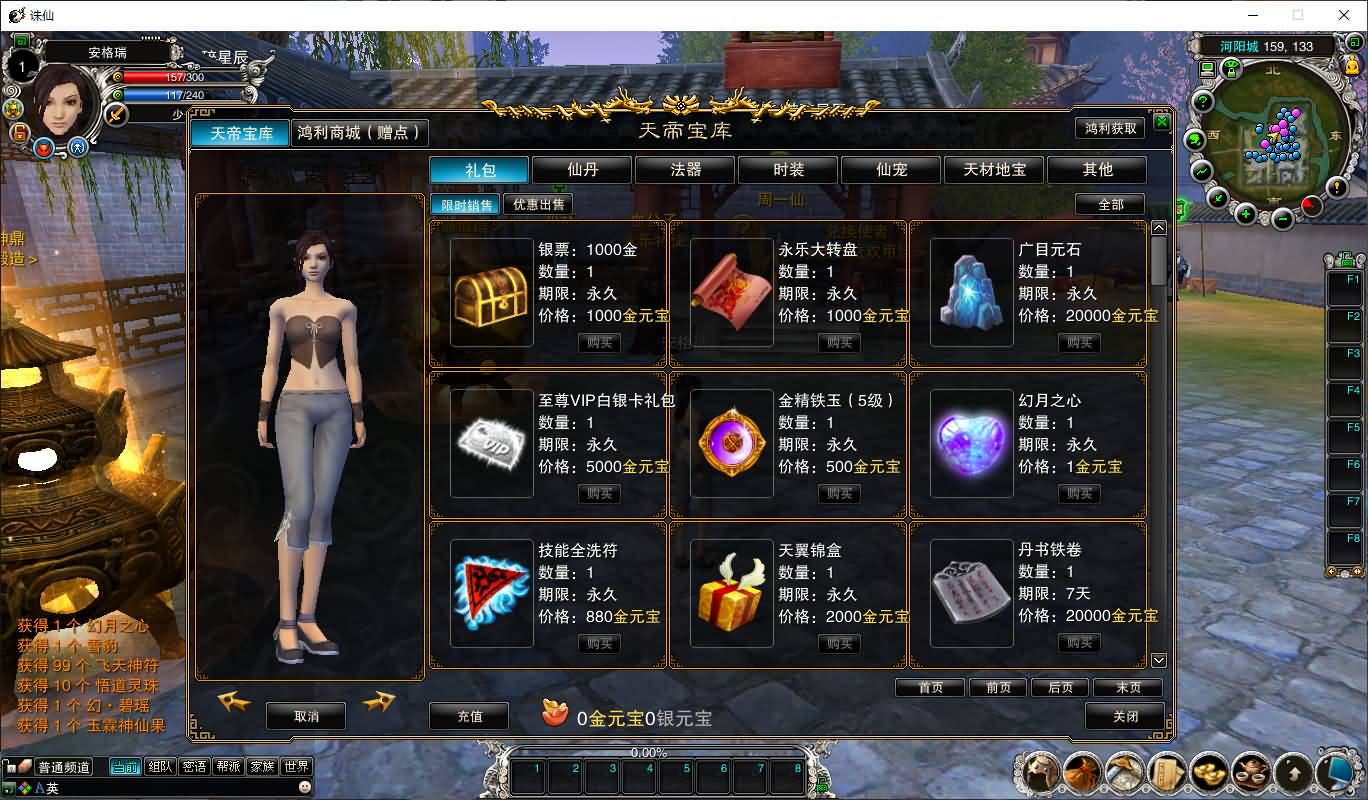Open the inventory bag icon in the bottom-right hotbar
This screenshot has width=1368, height=800.
pyautogui.click(x=1082, y=771)
